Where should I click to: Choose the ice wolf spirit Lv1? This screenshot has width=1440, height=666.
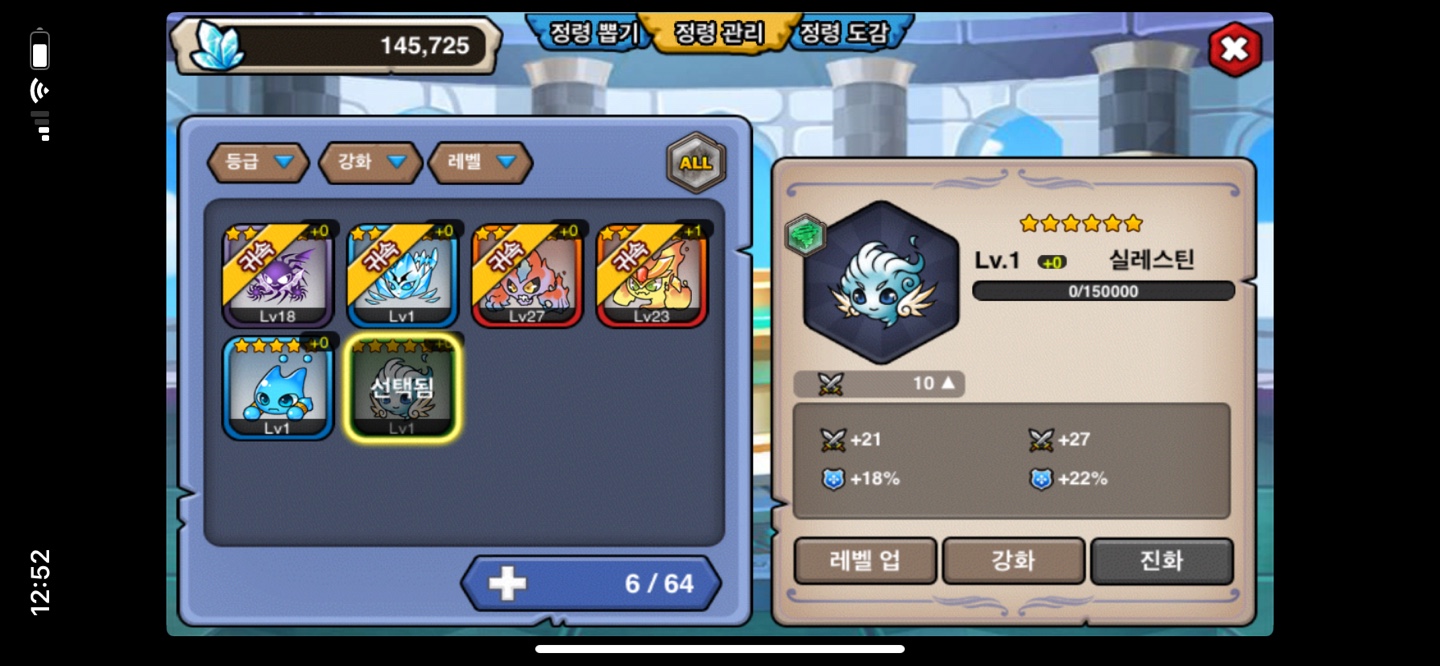pyautogui.click(x=402, y=276)
